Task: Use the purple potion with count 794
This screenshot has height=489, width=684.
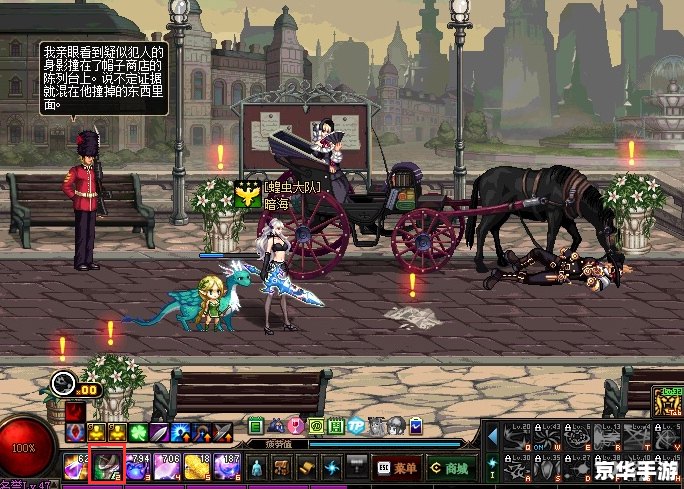Action: click(136, 467)
